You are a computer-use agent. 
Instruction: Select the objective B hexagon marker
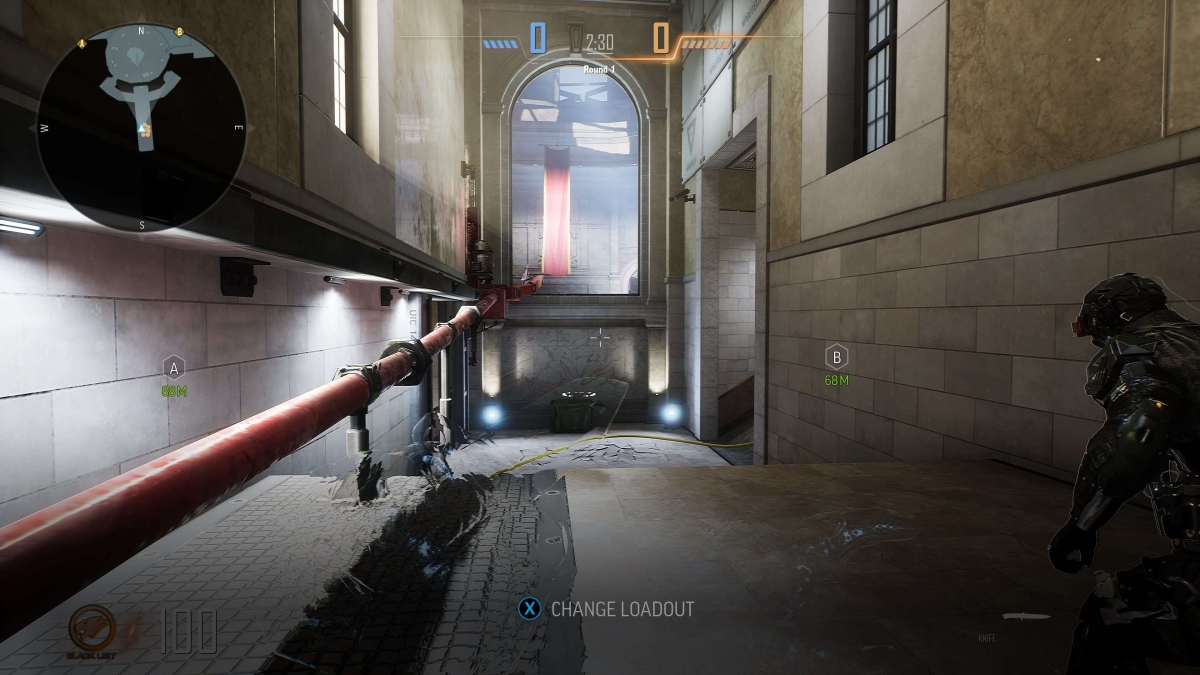coord(836,355)
